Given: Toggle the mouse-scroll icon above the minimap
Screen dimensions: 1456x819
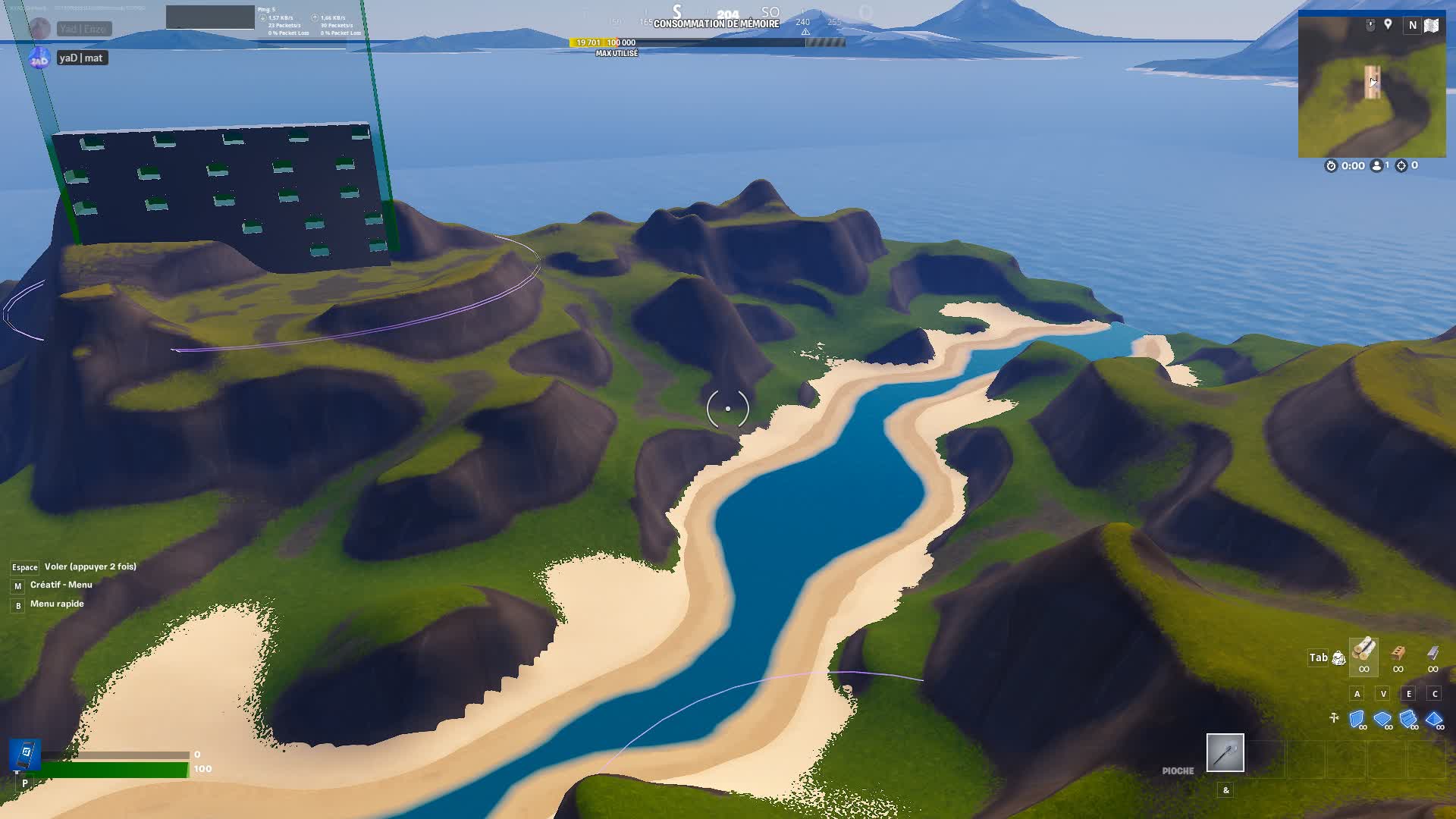Looking at the screenshot, I should coord(1370,24).
